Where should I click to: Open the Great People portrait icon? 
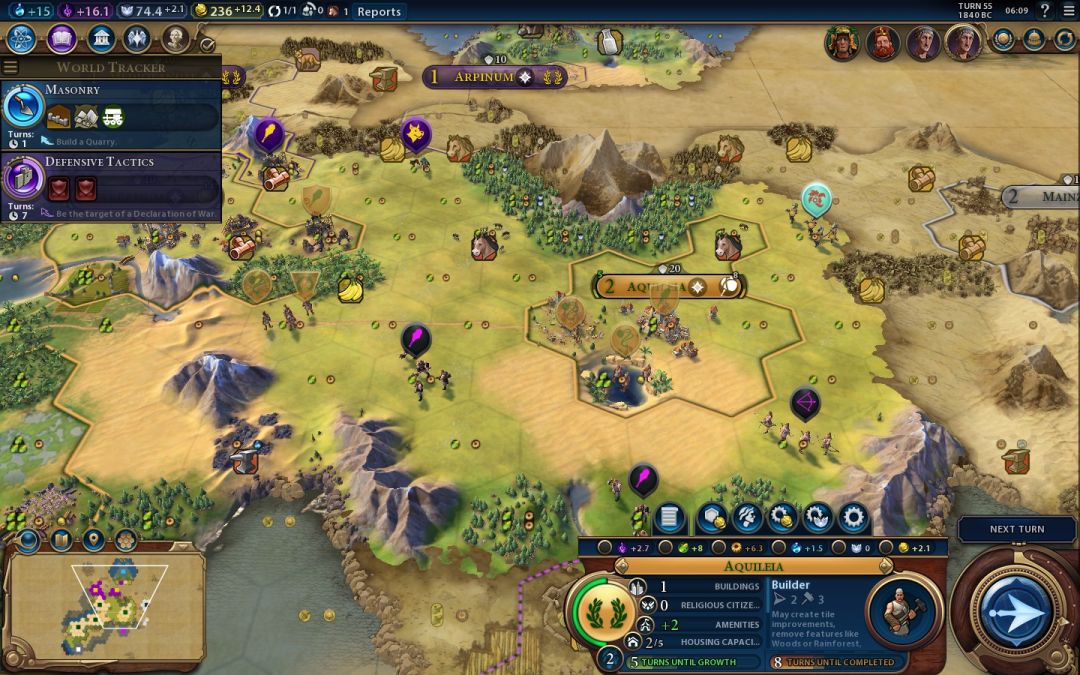click(175, 39)
